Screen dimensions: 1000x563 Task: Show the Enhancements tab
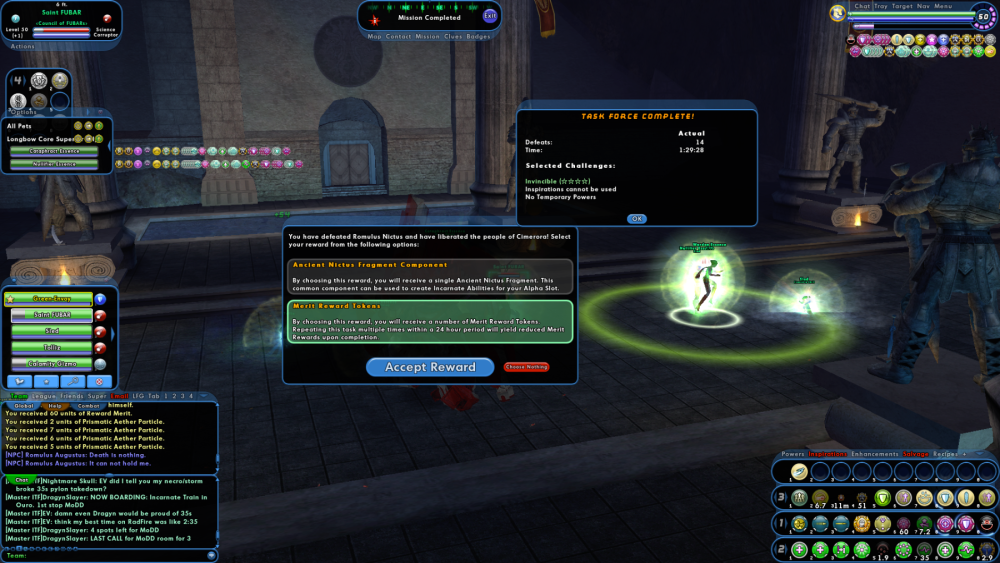click(875, 454)
